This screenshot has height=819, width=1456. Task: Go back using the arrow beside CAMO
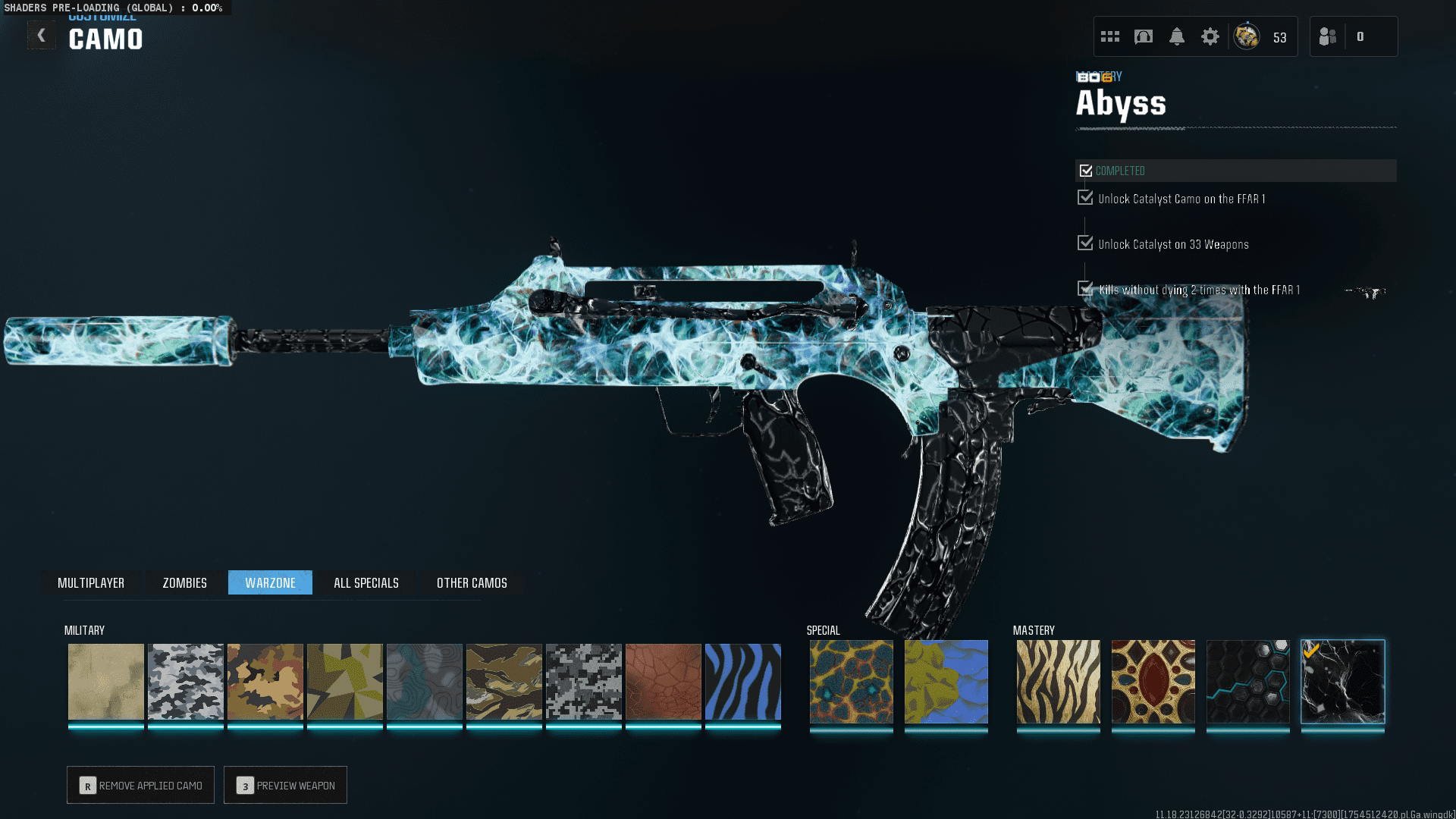42,36
